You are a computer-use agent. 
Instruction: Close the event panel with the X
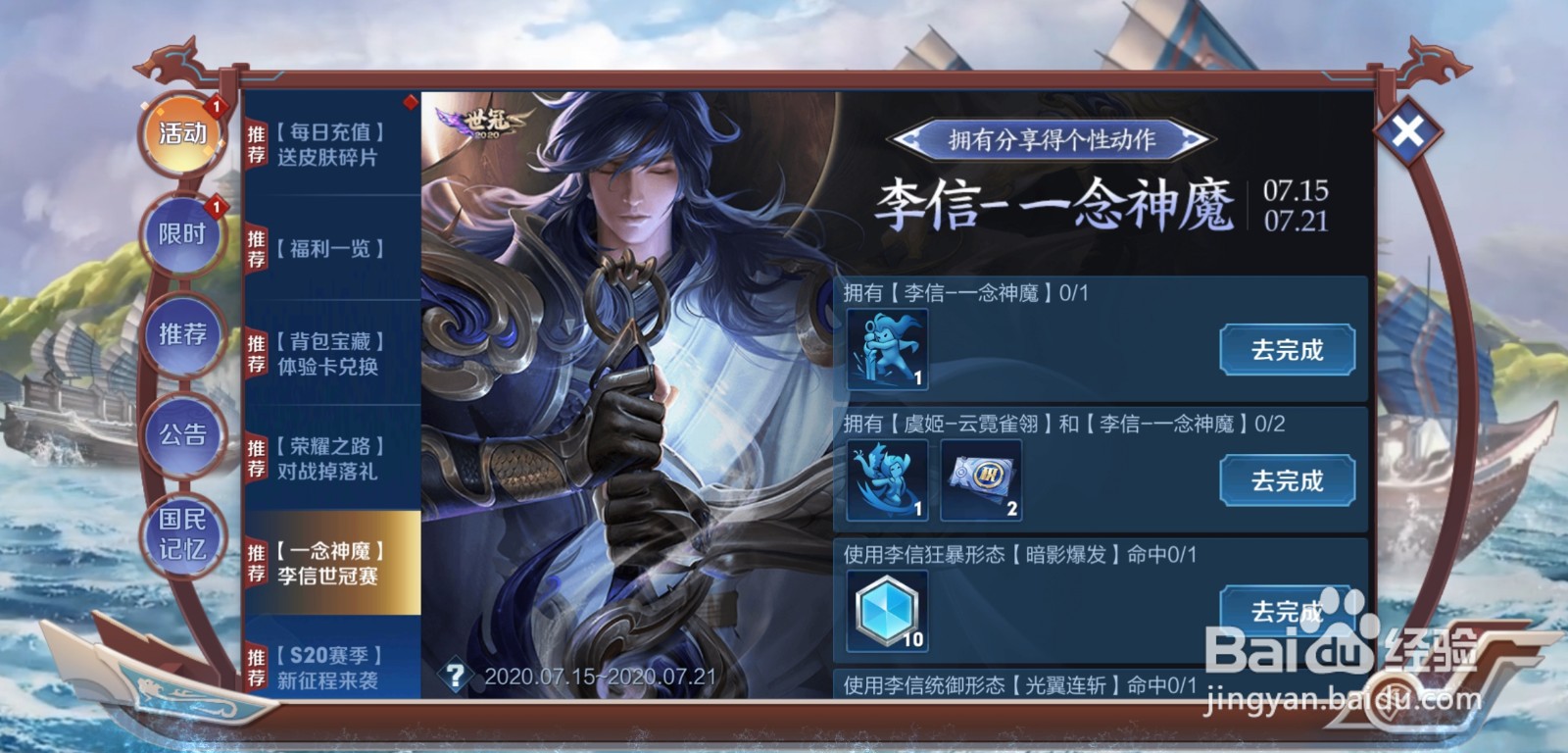pos(1409,127)
